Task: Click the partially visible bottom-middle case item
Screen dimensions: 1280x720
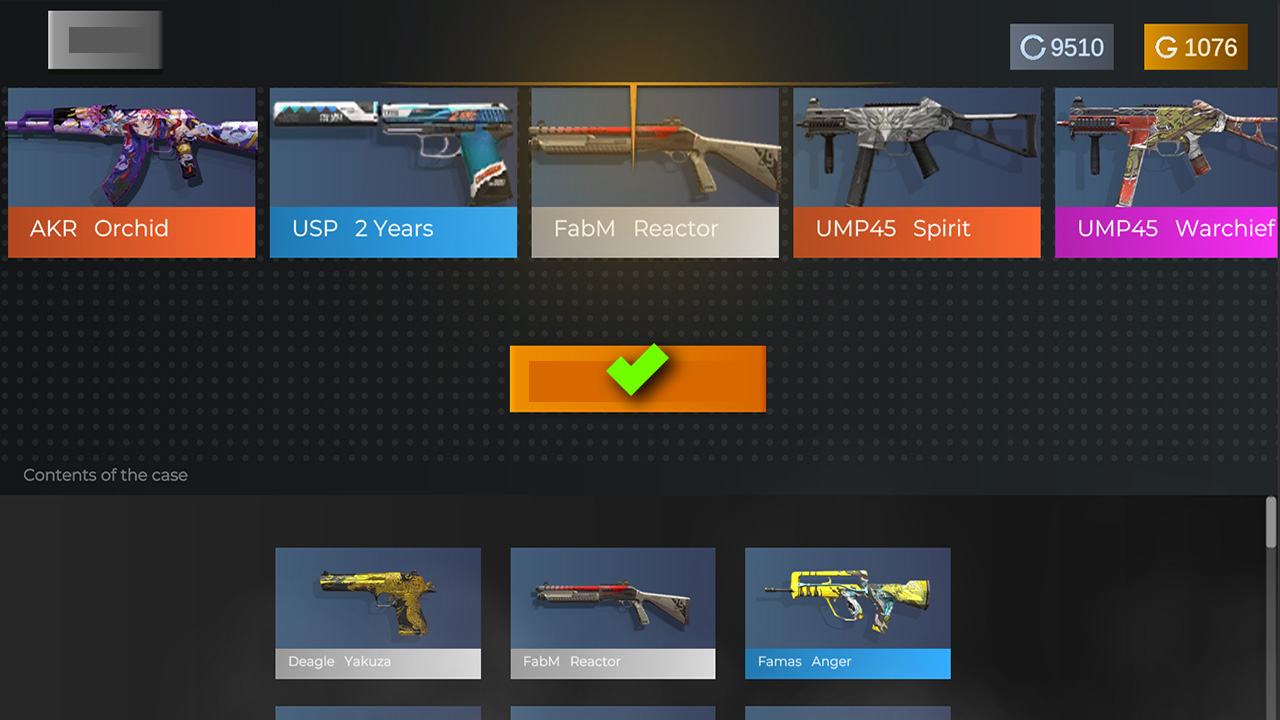Action: [612, 714]
